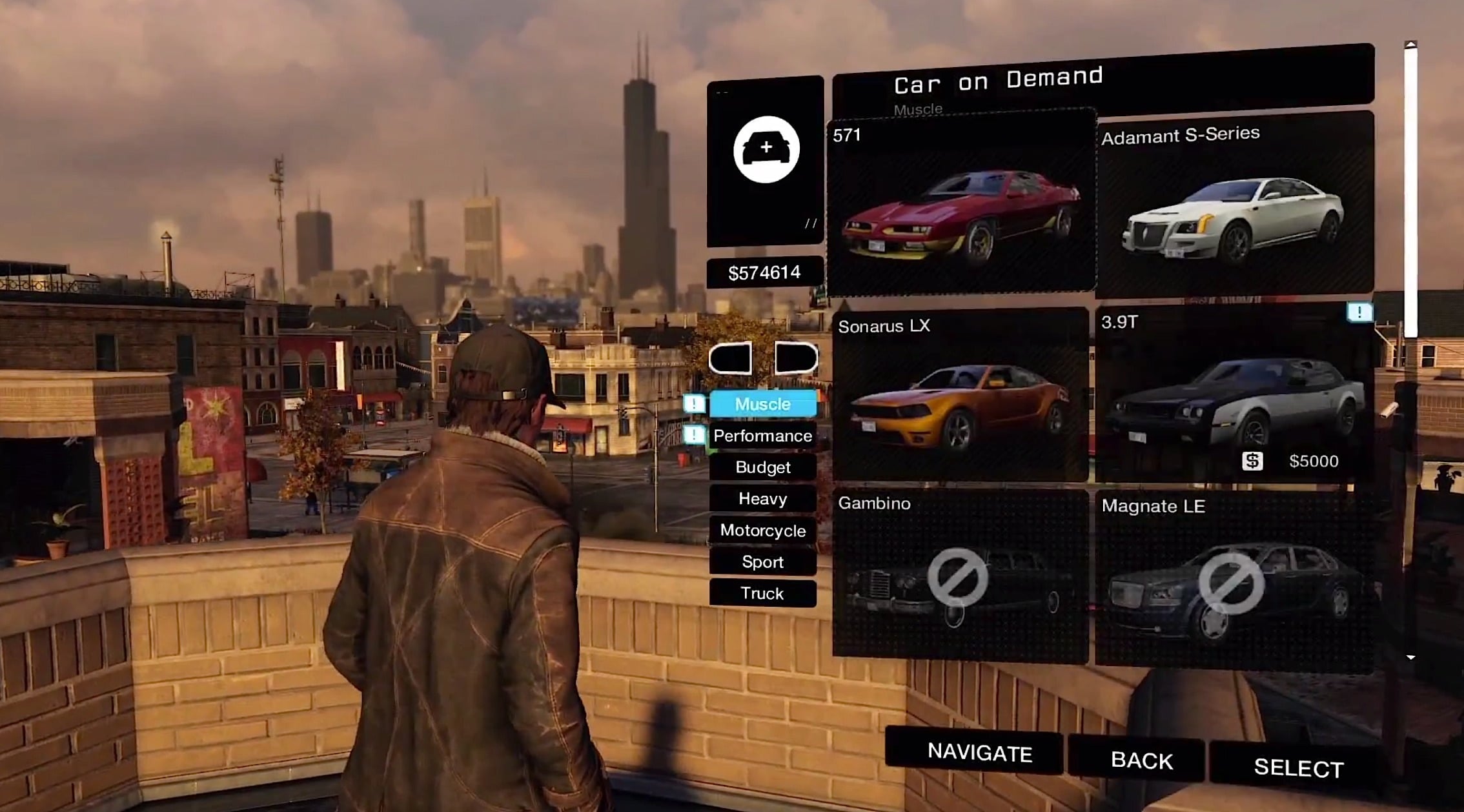The width and height of the screenshot is (1464, 812).
Task: Switch to the Truck vehicle category
Action: coord(762,593)
